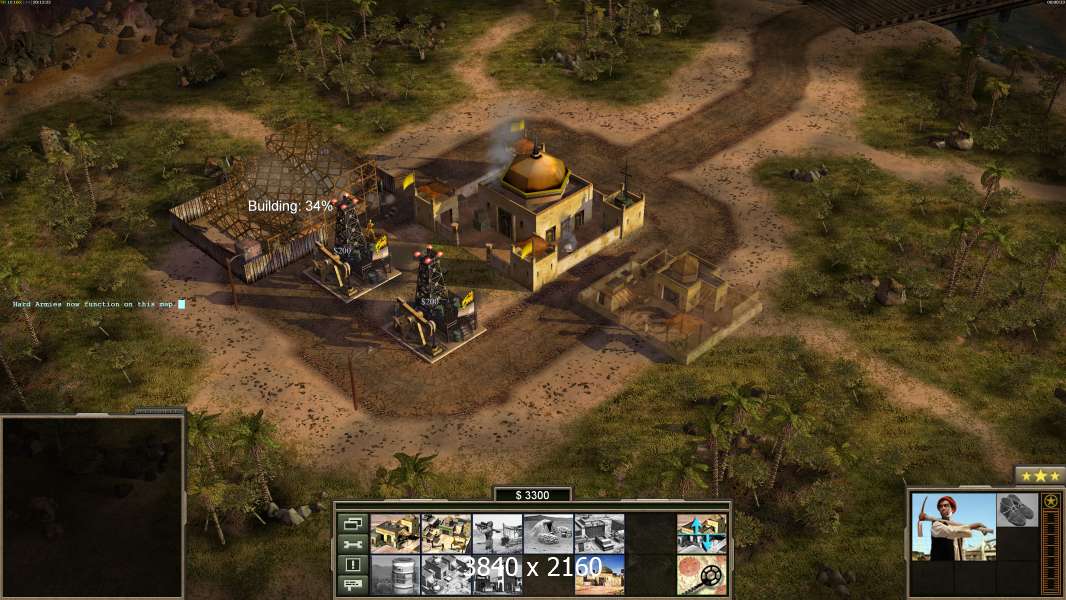Build the rocket soldier Stinger Site

point(497,534)
